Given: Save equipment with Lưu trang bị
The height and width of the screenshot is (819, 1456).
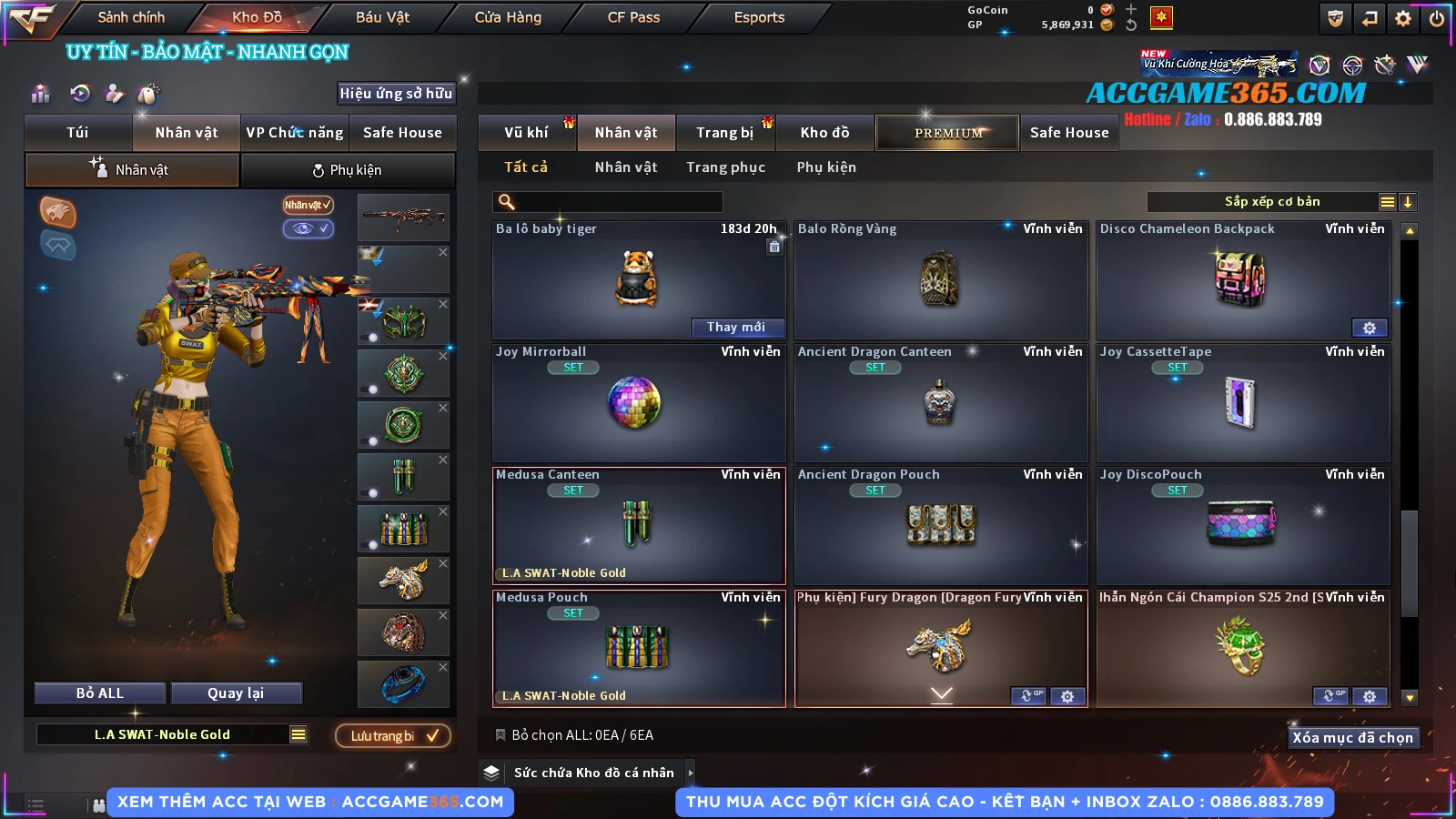Looking at the screenshot, I should [393, 736].
